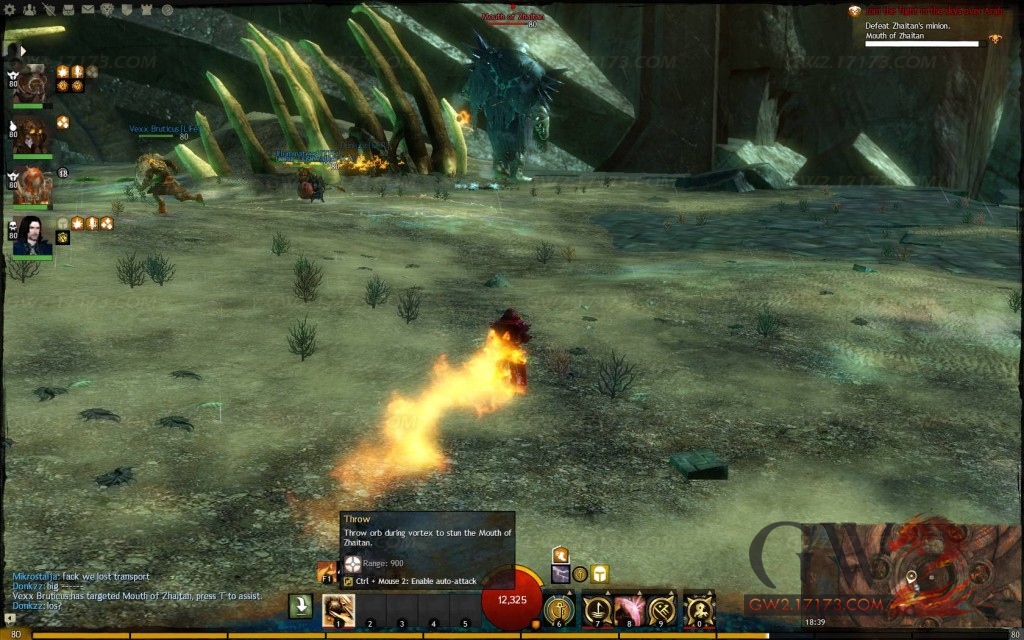This screenshot has height=640, width=1024.
Task: Click the green drop bundle arrow button
Action: 300,606
